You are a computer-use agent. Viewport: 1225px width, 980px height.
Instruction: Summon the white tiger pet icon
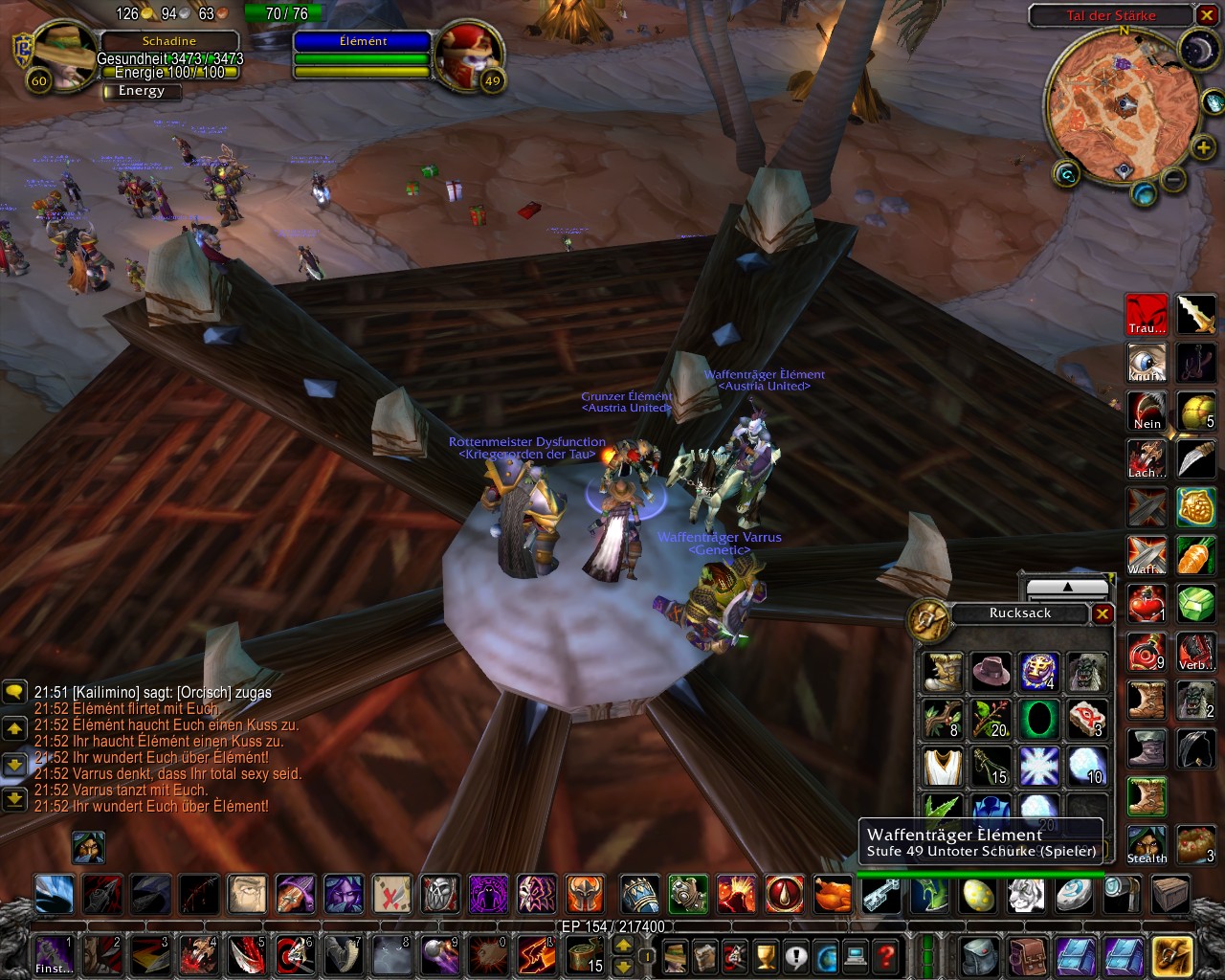[x=1024, y=897]
